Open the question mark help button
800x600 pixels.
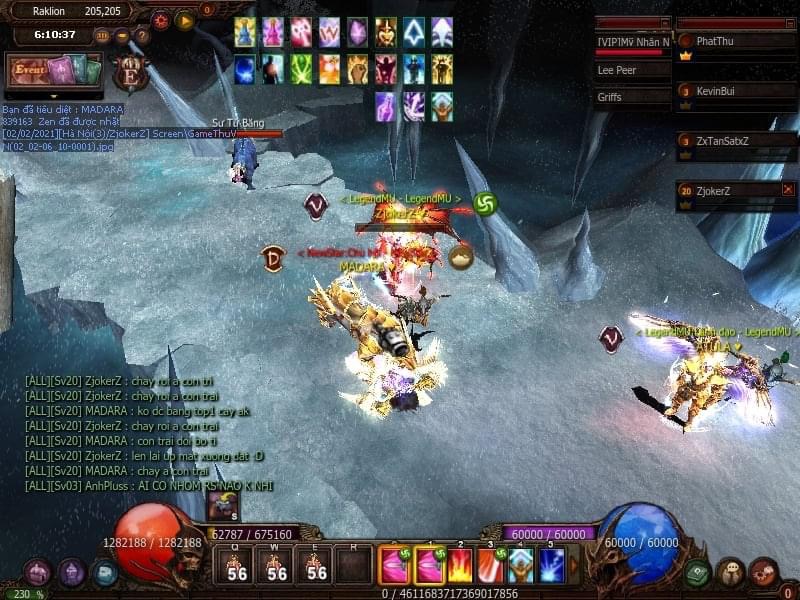tap(142, 36)
